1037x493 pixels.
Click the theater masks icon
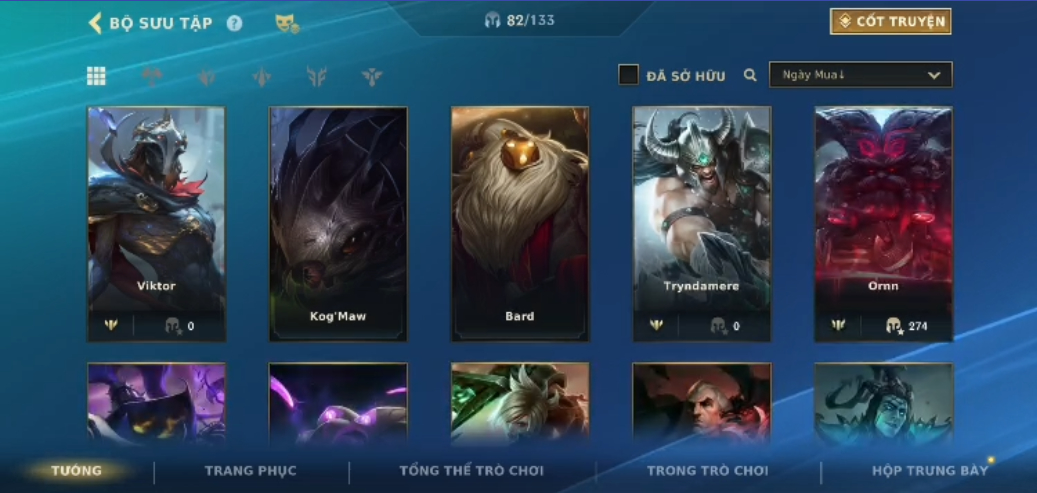coord(287,23)
